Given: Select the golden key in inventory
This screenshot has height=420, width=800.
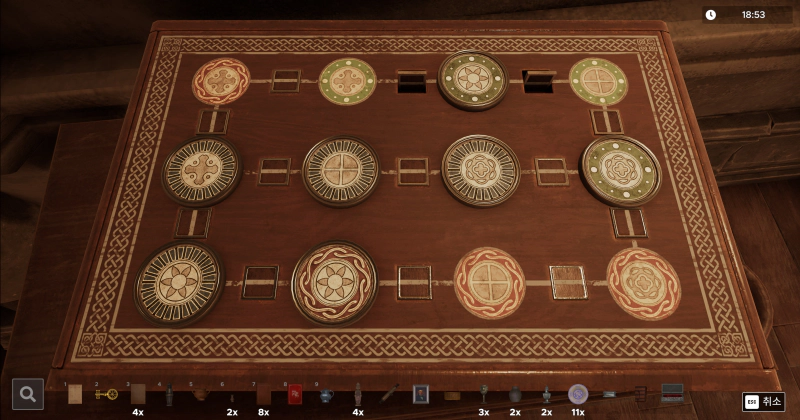Looking at the screenshot, I should coord(105,394).
